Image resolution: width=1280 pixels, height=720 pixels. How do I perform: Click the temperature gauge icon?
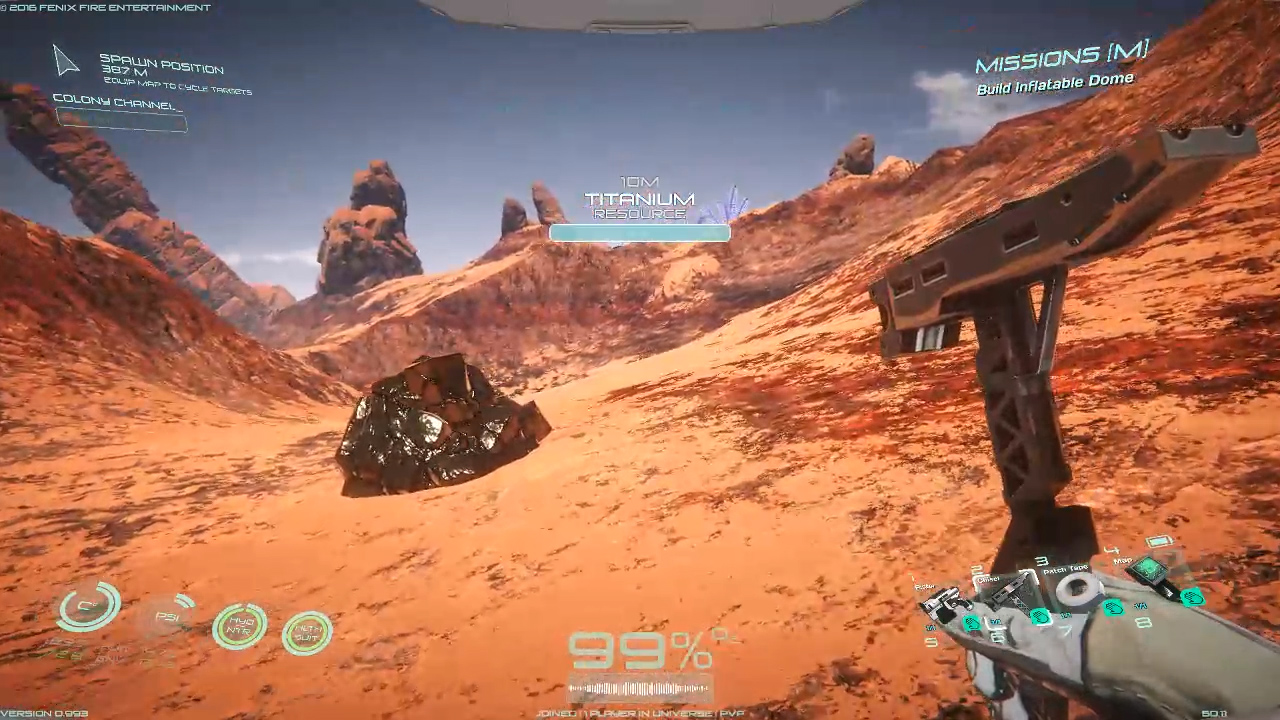[89, 608]
